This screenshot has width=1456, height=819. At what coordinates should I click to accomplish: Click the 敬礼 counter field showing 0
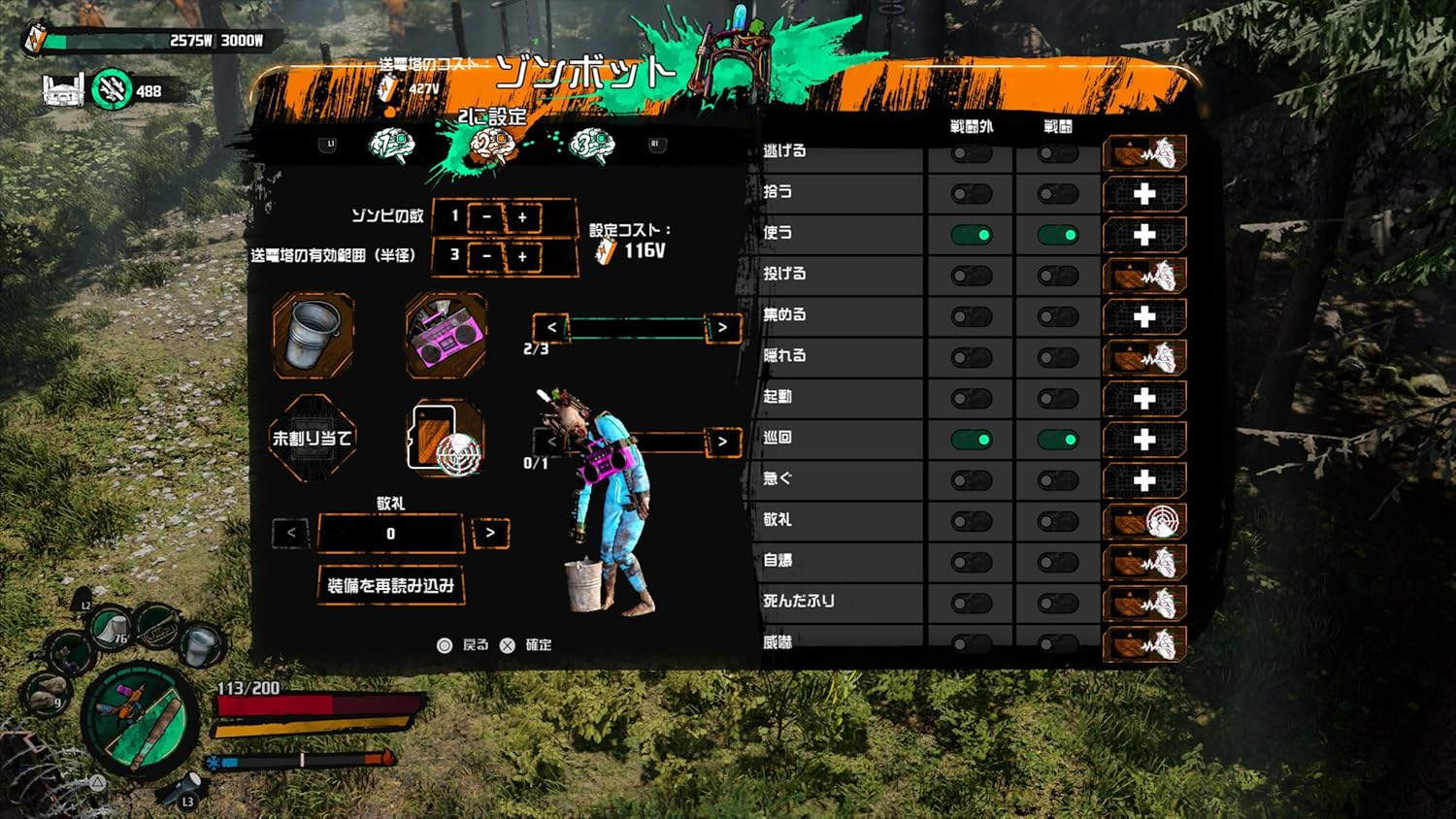390,533
